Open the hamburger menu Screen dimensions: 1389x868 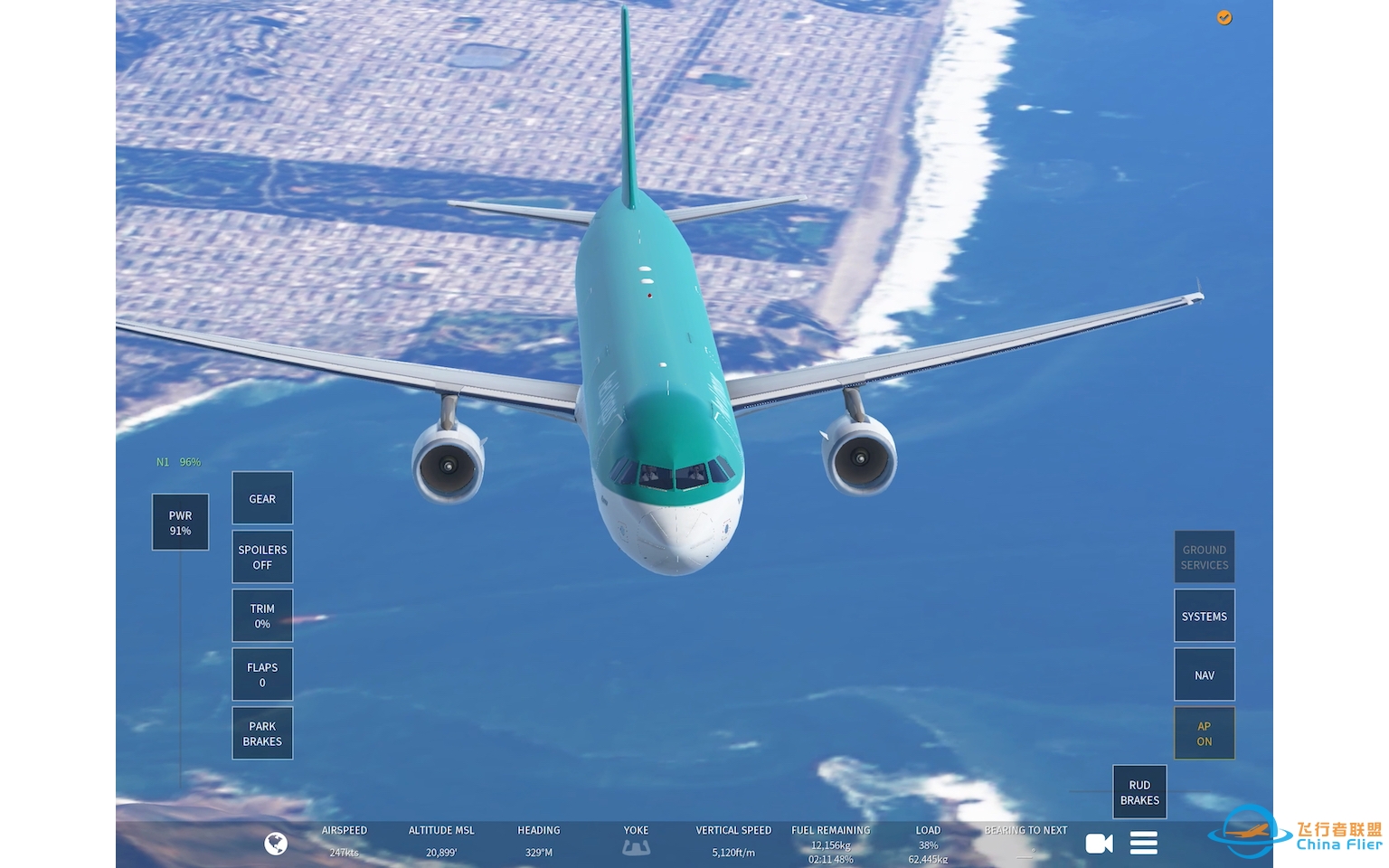coord(1144,844)
